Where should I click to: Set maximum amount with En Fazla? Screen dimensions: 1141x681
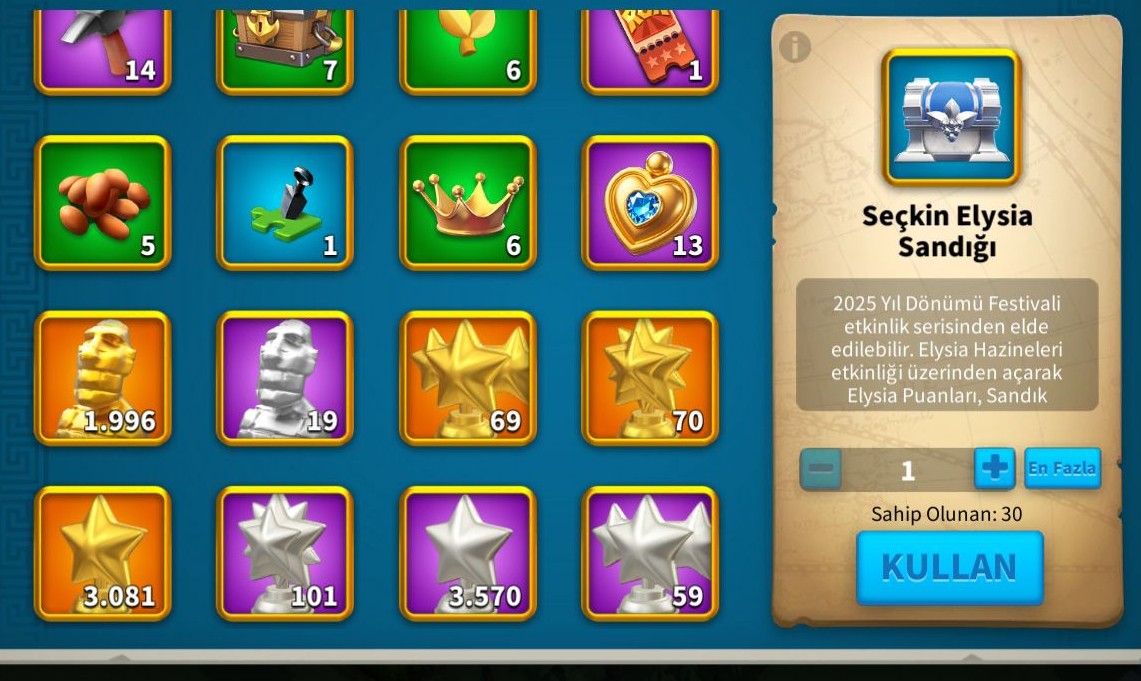point(1061,468)
